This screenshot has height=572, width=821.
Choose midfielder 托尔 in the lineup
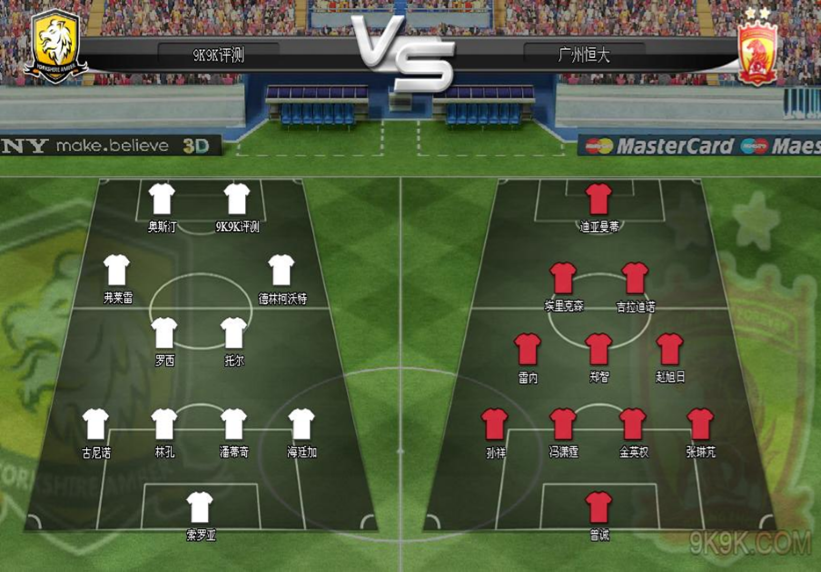234,333
